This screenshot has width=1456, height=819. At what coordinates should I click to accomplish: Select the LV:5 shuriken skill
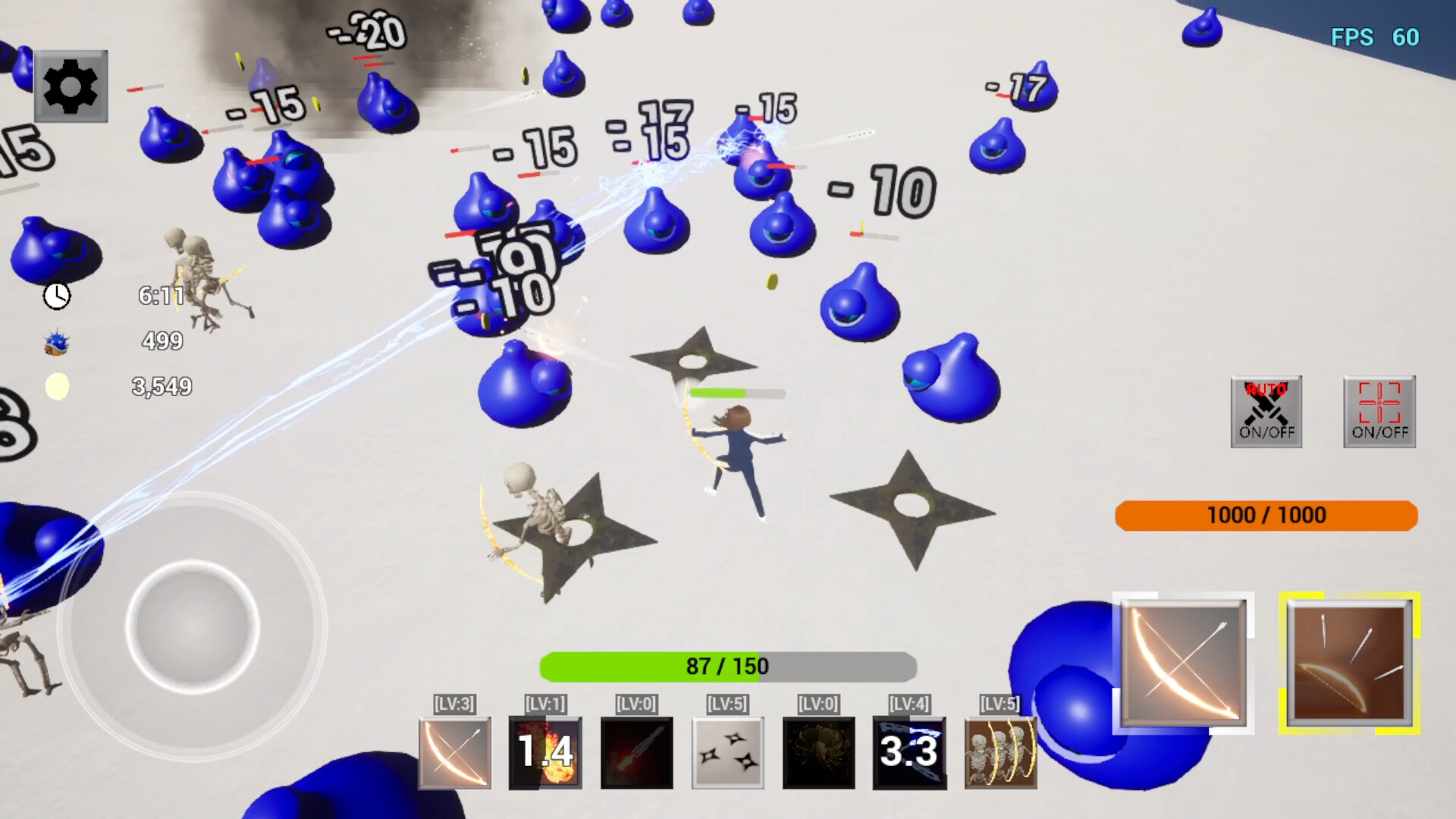click(x=726, y=752)
